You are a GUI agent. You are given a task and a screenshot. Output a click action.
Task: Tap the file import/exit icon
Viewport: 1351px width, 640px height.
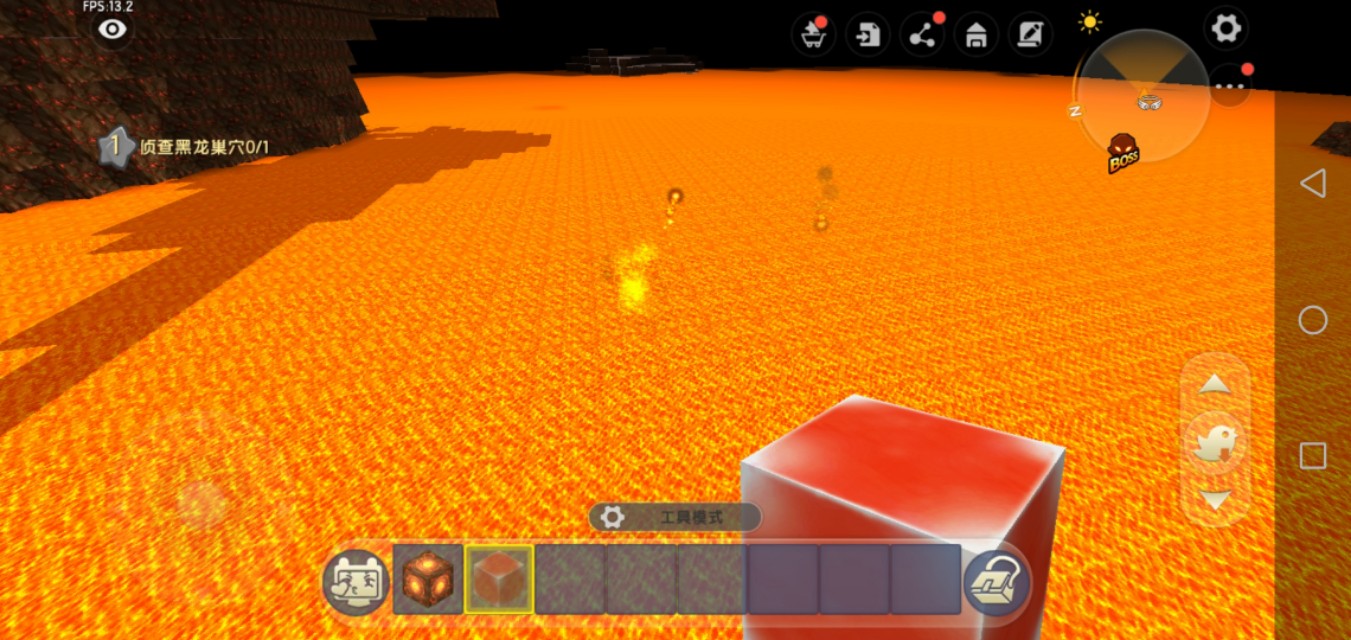pos(867,35)
